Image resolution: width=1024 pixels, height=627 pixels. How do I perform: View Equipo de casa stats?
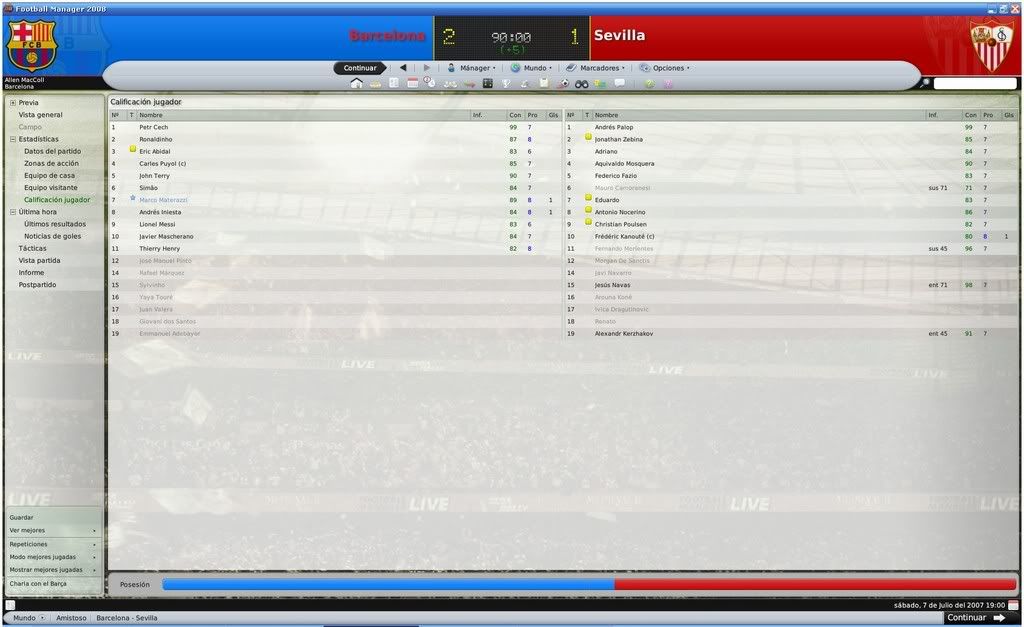point(49,175)
